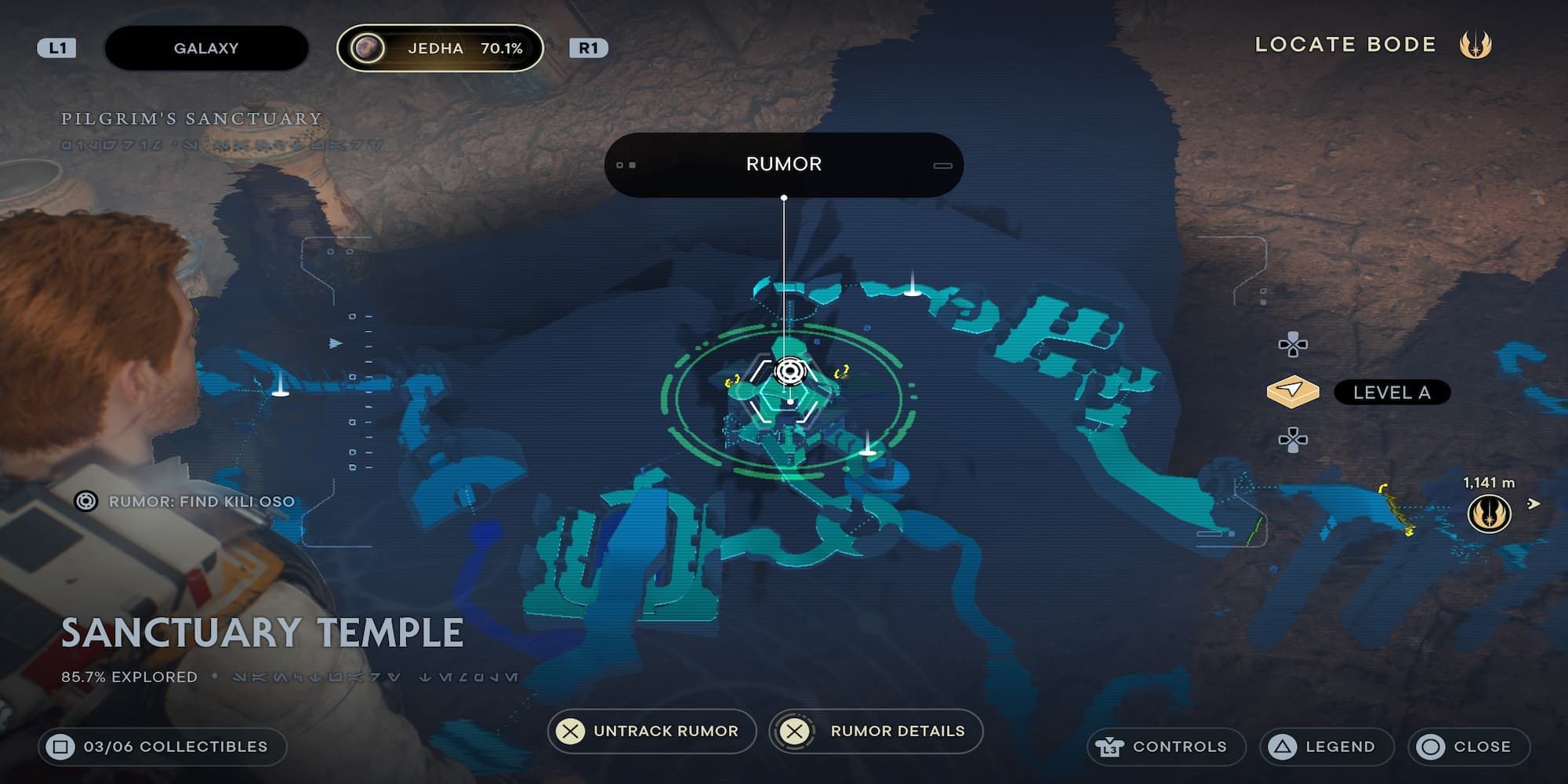The width and height of the screenshot is (1568, 784).
Task: Select the Rumor: Find Kili Oso tracker
Action: 186,501
